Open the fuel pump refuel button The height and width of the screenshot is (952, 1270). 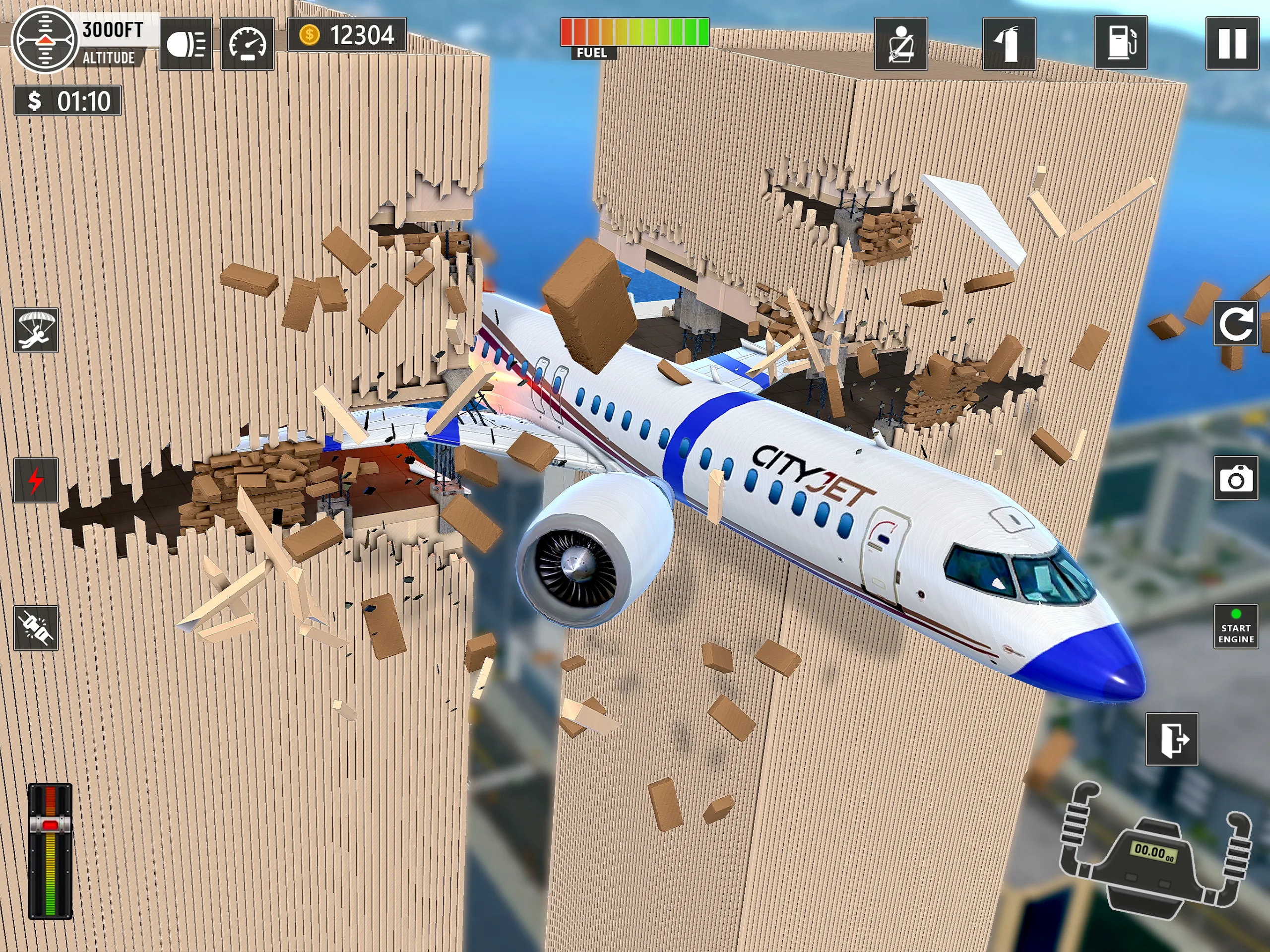coord(1120,43)
